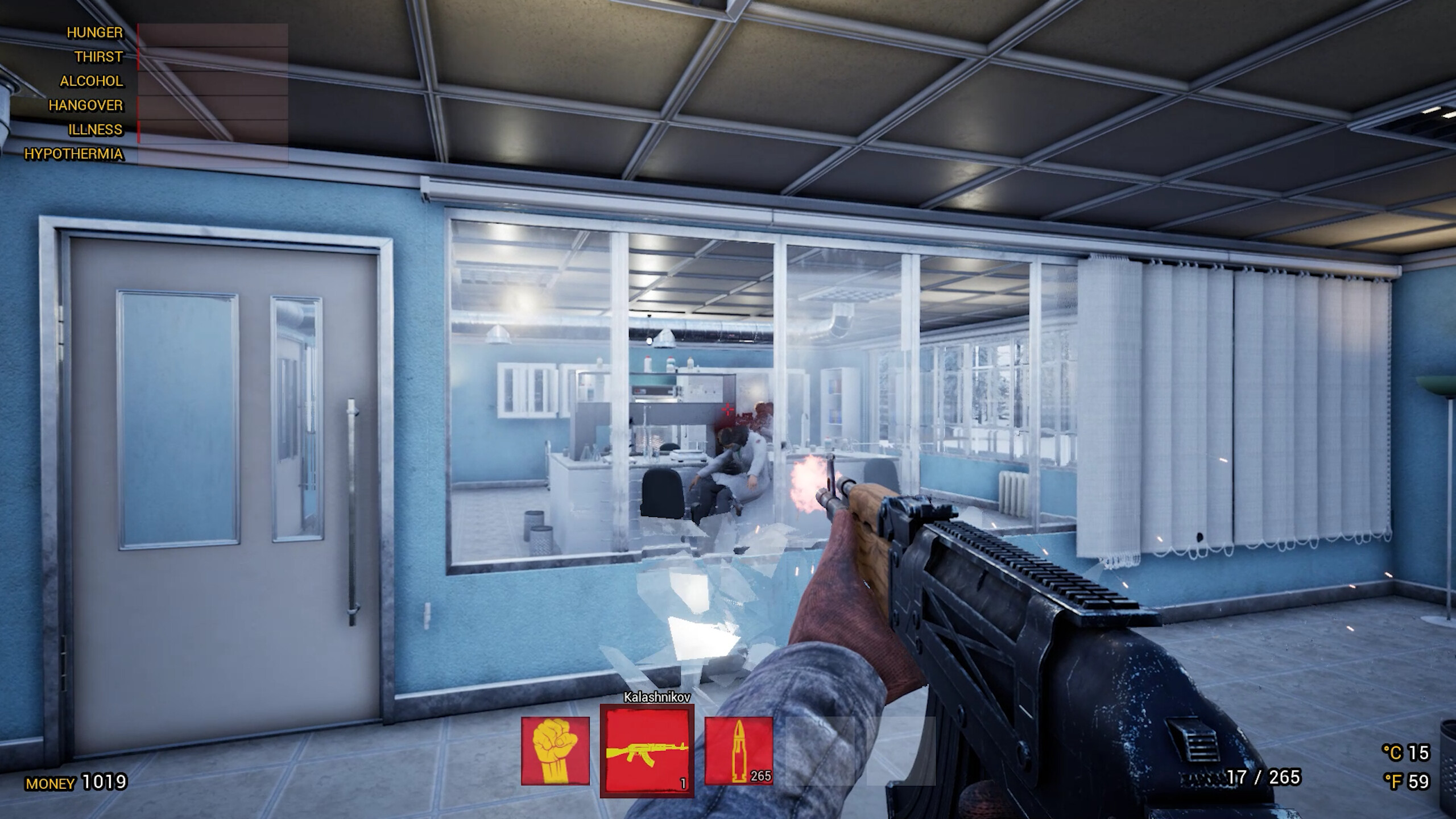Viewport: 1456px width, 819px height.
Task: Click the HUNGER status label
Action: click(x=94, y=32)
